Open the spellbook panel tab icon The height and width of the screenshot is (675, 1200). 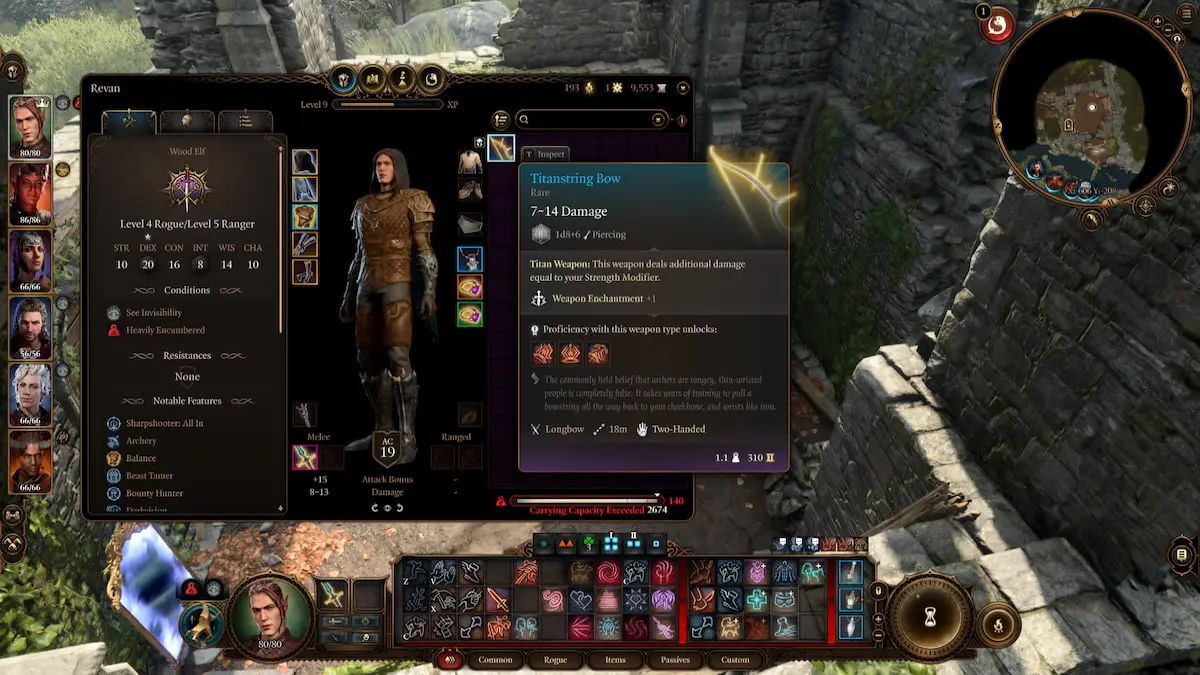(x=374, y=78)
